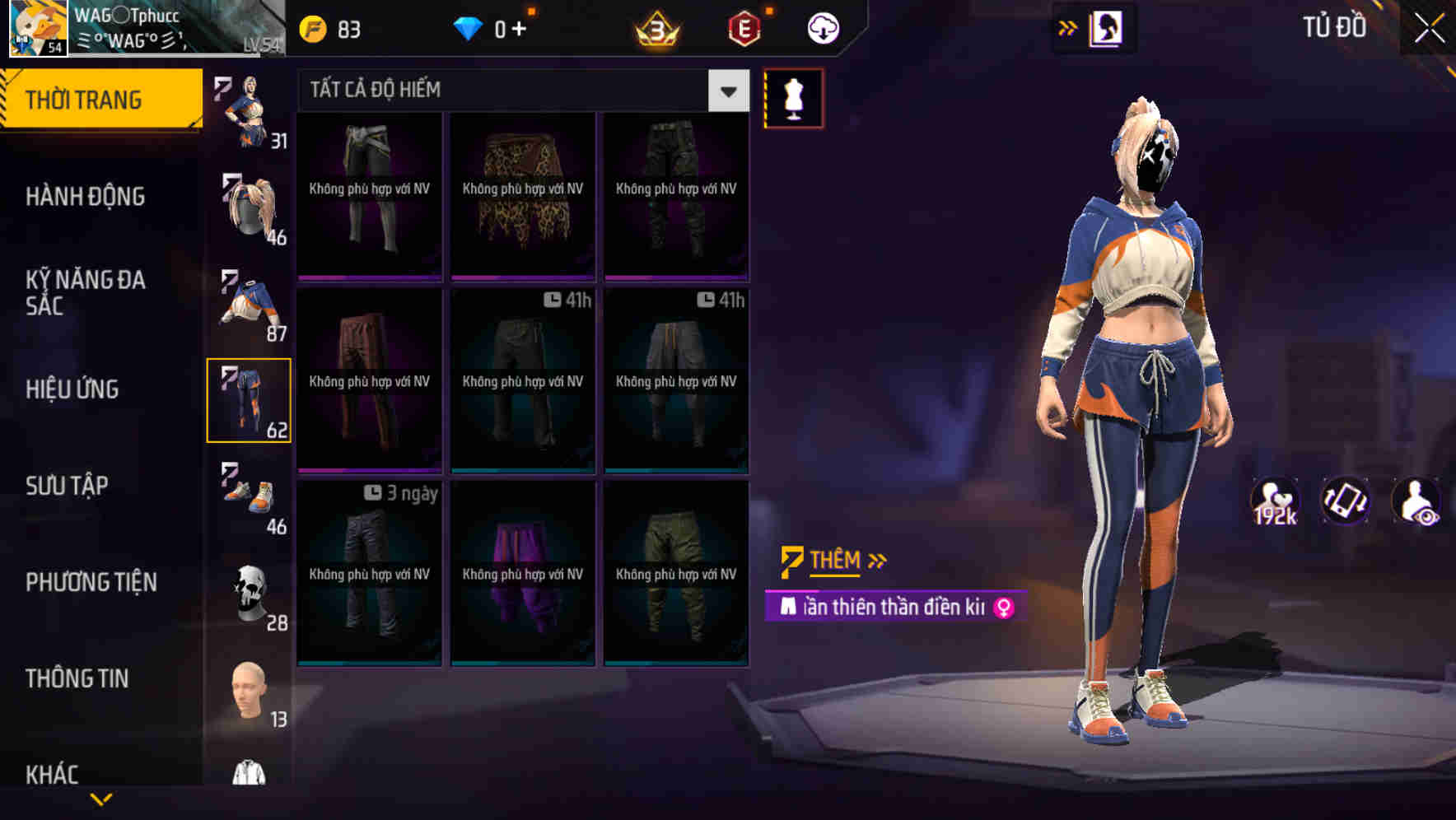Click the rank badge showing 3
Image resolution: width=1456 pixels, height=820 pixels.
(x=655, y=27)
